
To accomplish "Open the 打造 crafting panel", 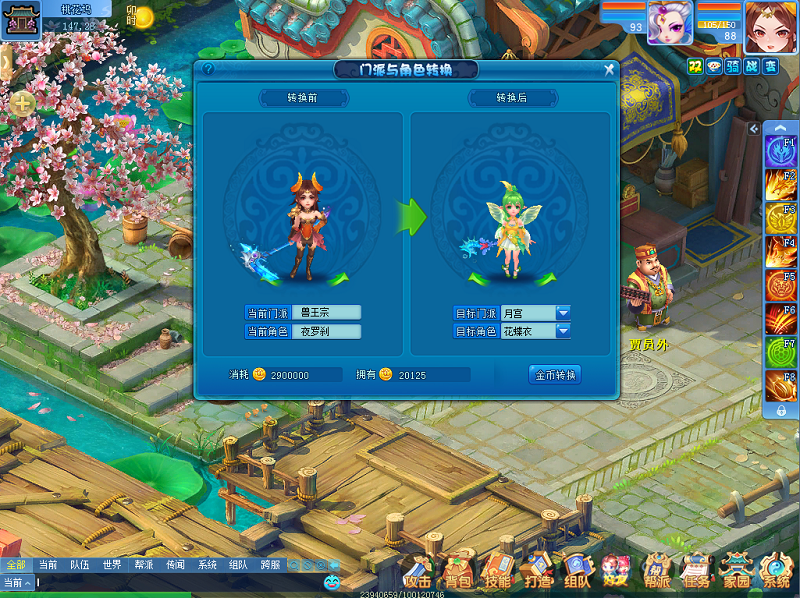I will click(537, 571).
